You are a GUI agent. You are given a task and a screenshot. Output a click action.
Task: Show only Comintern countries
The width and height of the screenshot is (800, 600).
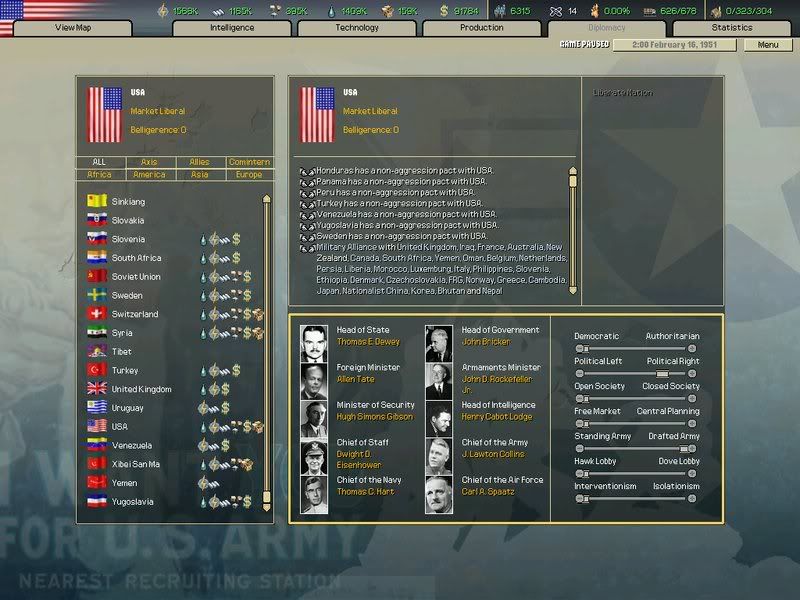(248, 162)
